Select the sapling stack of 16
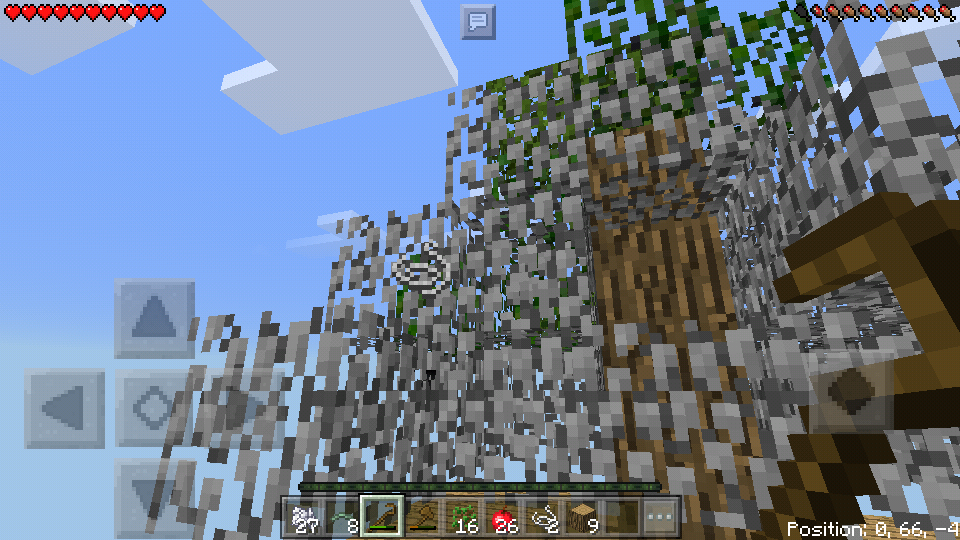This screenshot has height=540, width=960. coord(462,517)
